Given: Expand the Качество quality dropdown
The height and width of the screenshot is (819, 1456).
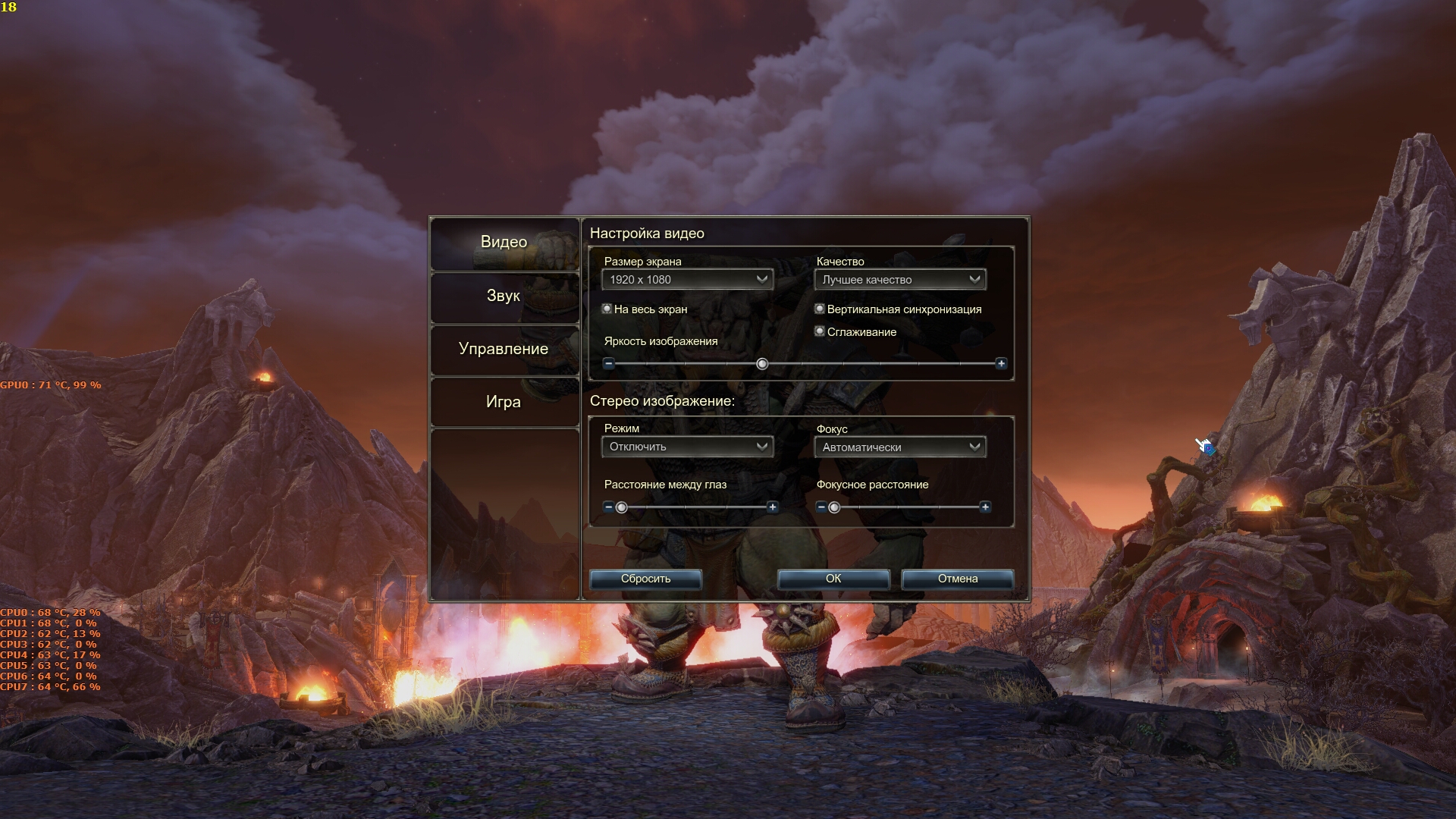Looking at the screenshot, I should click(899, 280).
